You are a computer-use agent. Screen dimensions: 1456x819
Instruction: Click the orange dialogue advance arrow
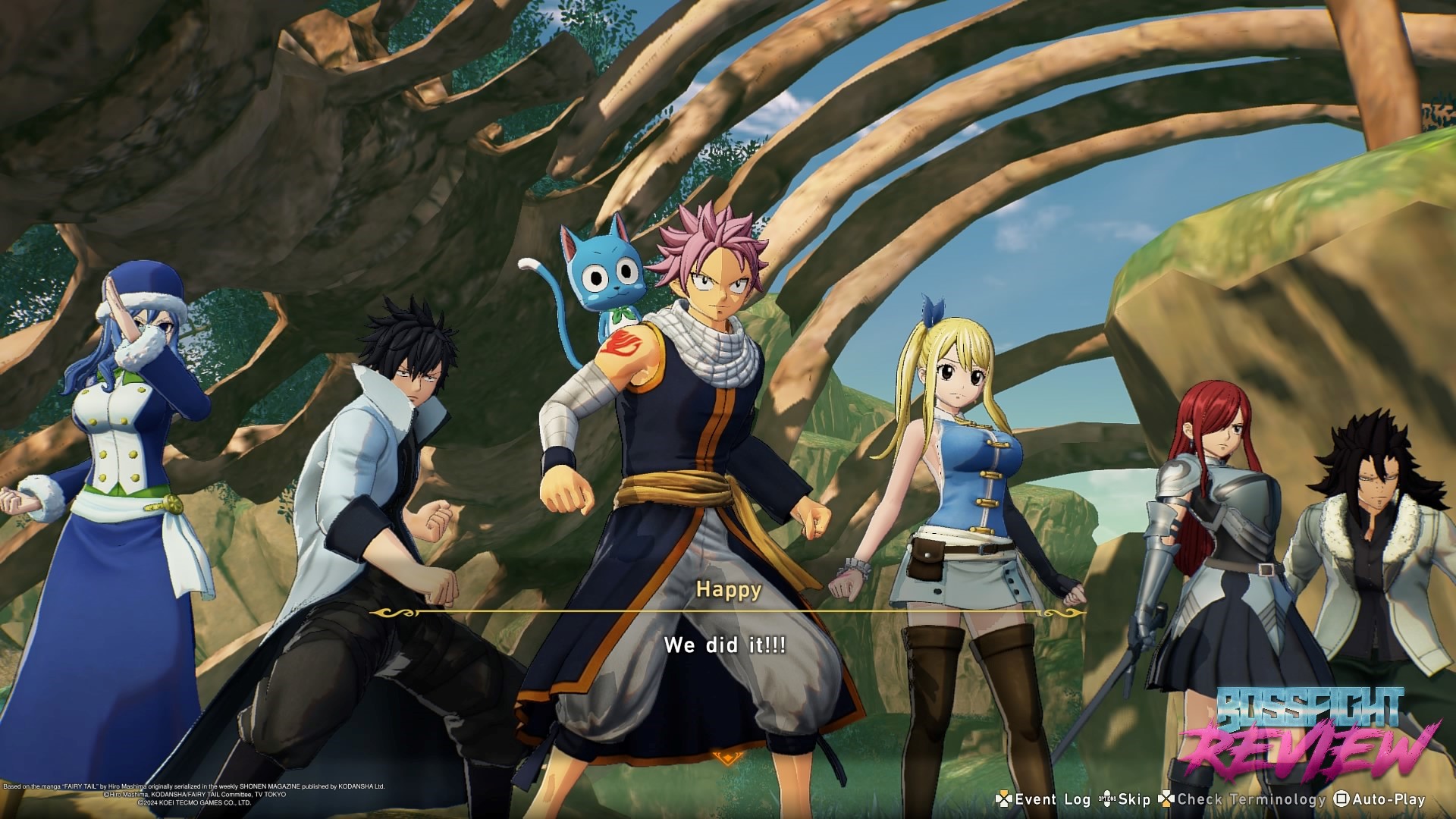[x=727, y=757]
